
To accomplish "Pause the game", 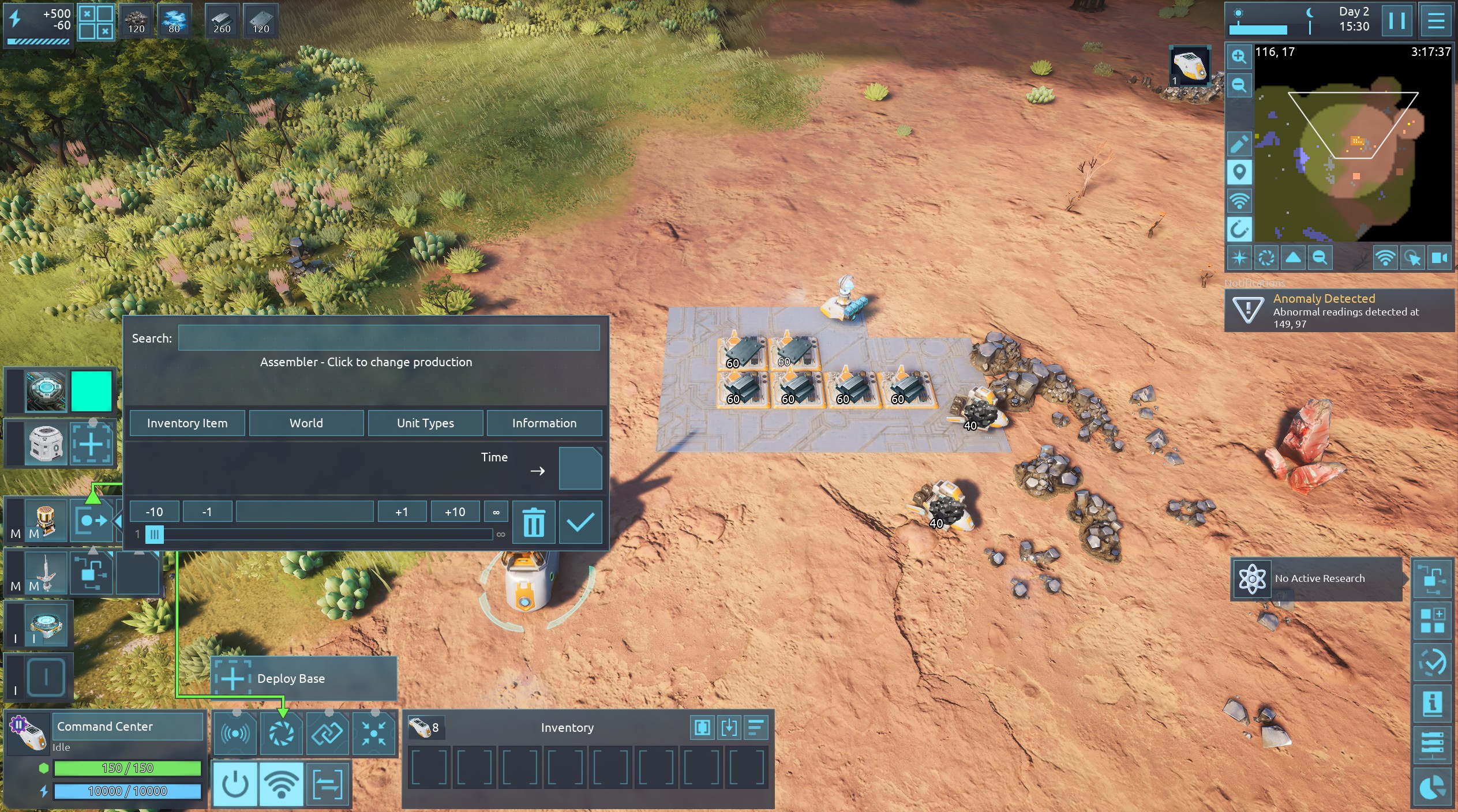I will tap(1396, 21).
